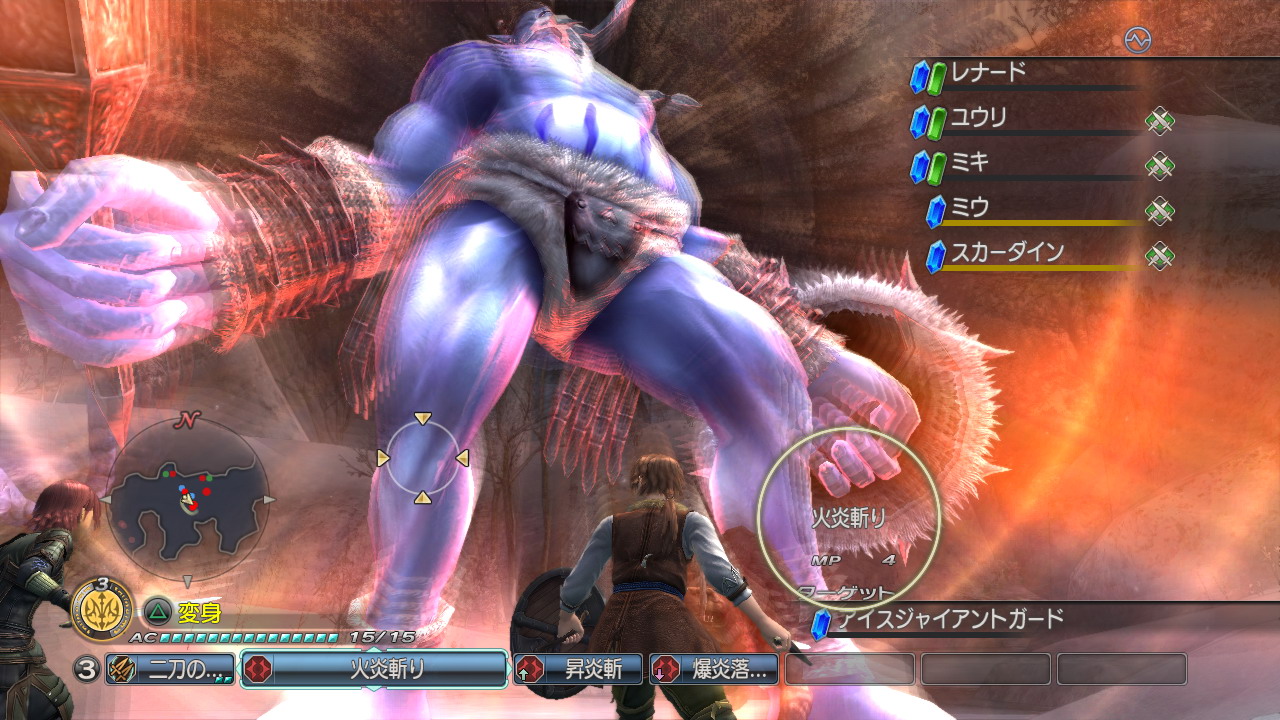Viewport: 1280px width, 720px height.
Task: Click the アイスジャイアントガード target name bar
Action: click(x=950, y=619)
